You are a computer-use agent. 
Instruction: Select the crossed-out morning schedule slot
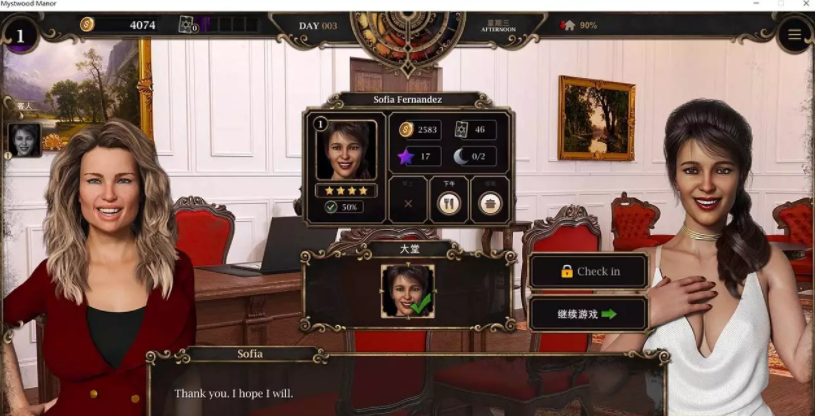pos(407,201)
